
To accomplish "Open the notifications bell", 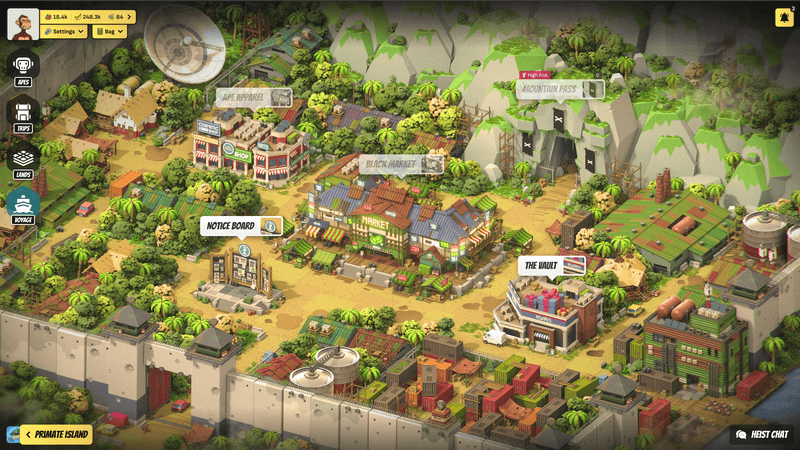I will (783, 17).
